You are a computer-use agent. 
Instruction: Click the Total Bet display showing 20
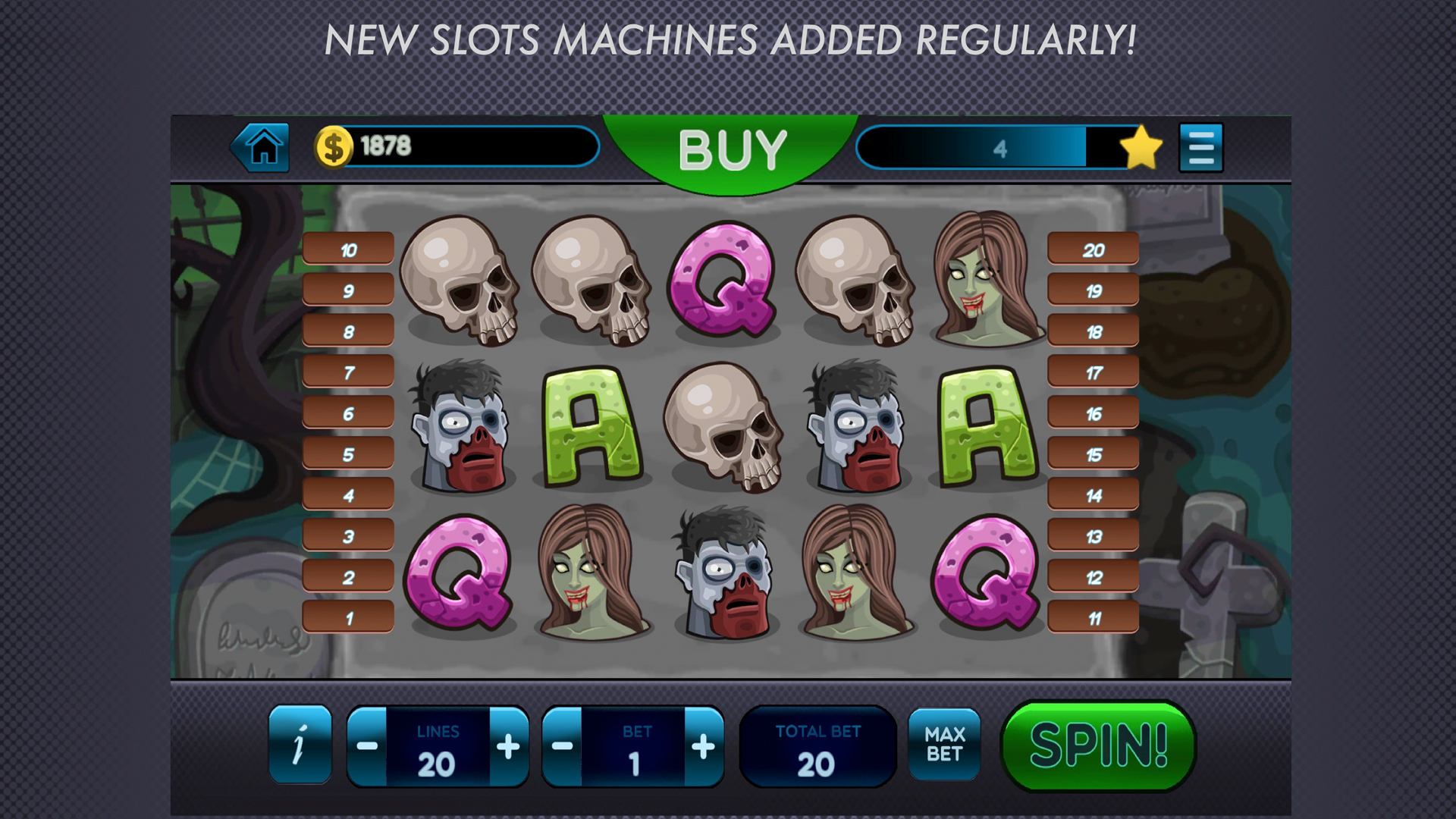pos(817,745)
